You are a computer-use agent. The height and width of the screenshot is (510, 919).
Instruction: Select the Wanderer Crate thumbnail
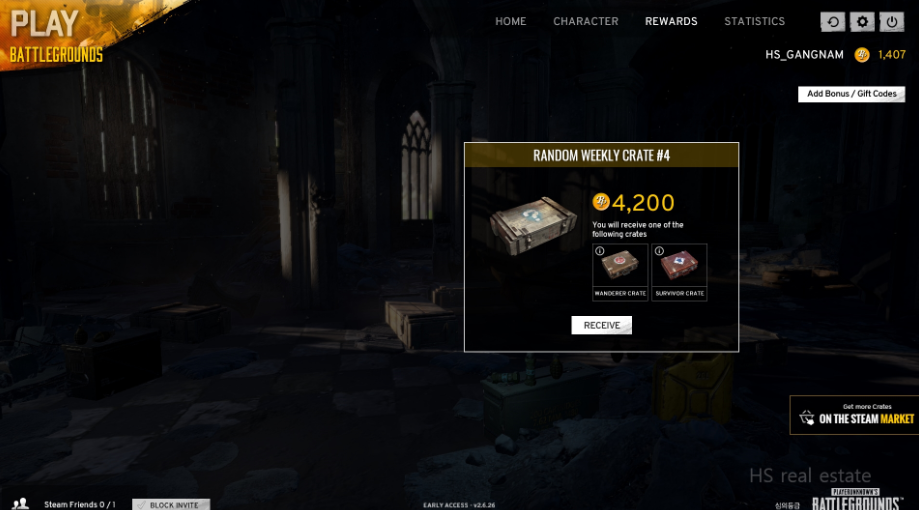pos(620,270)
